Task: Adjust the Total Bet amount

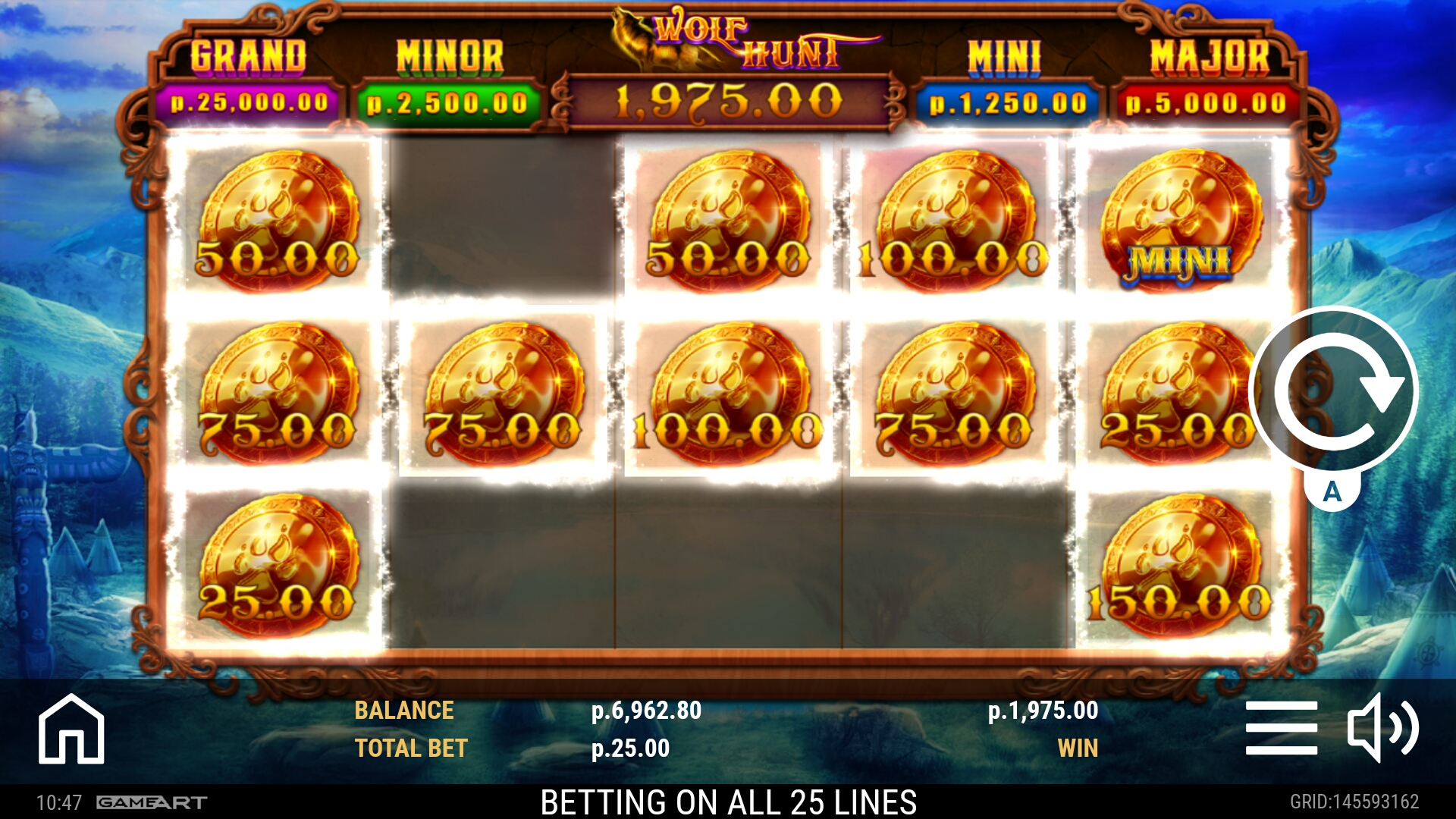Action: tap(630, 748)
